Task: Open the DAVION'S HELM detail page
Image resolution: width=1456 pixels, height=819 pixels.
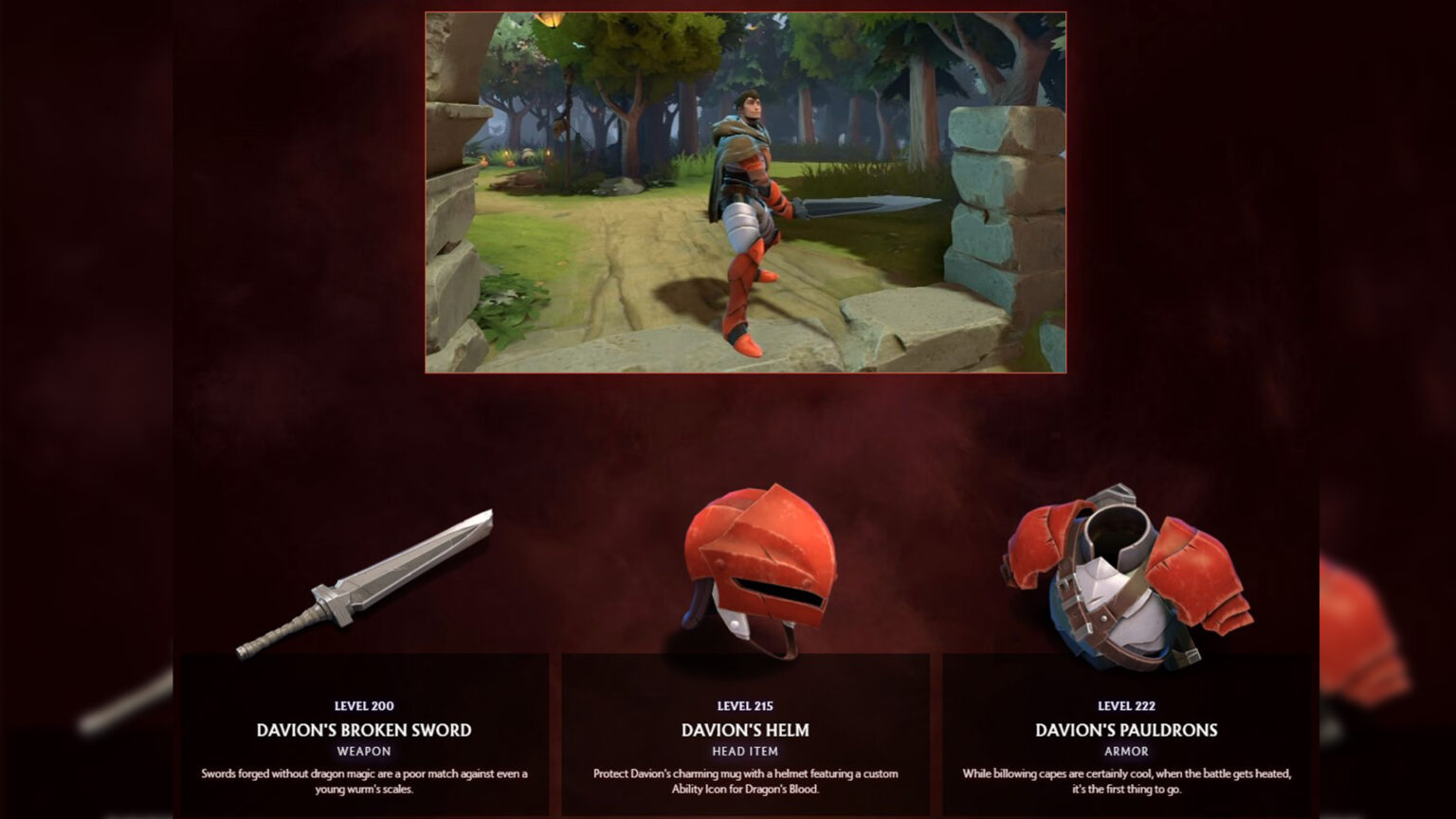Action: 744,730
